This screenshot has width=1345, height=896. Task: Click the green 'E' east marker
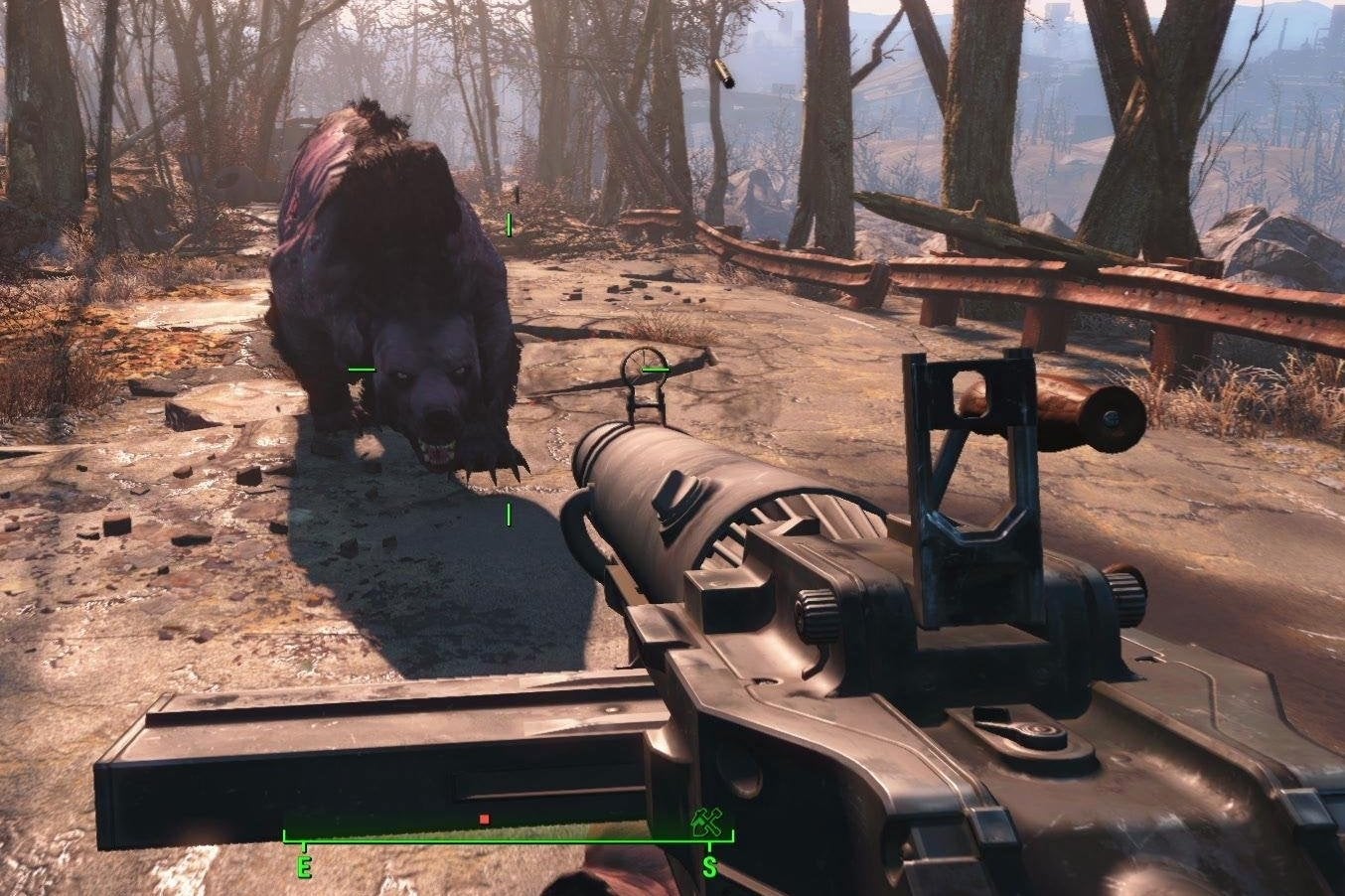[x=303, y=865]
